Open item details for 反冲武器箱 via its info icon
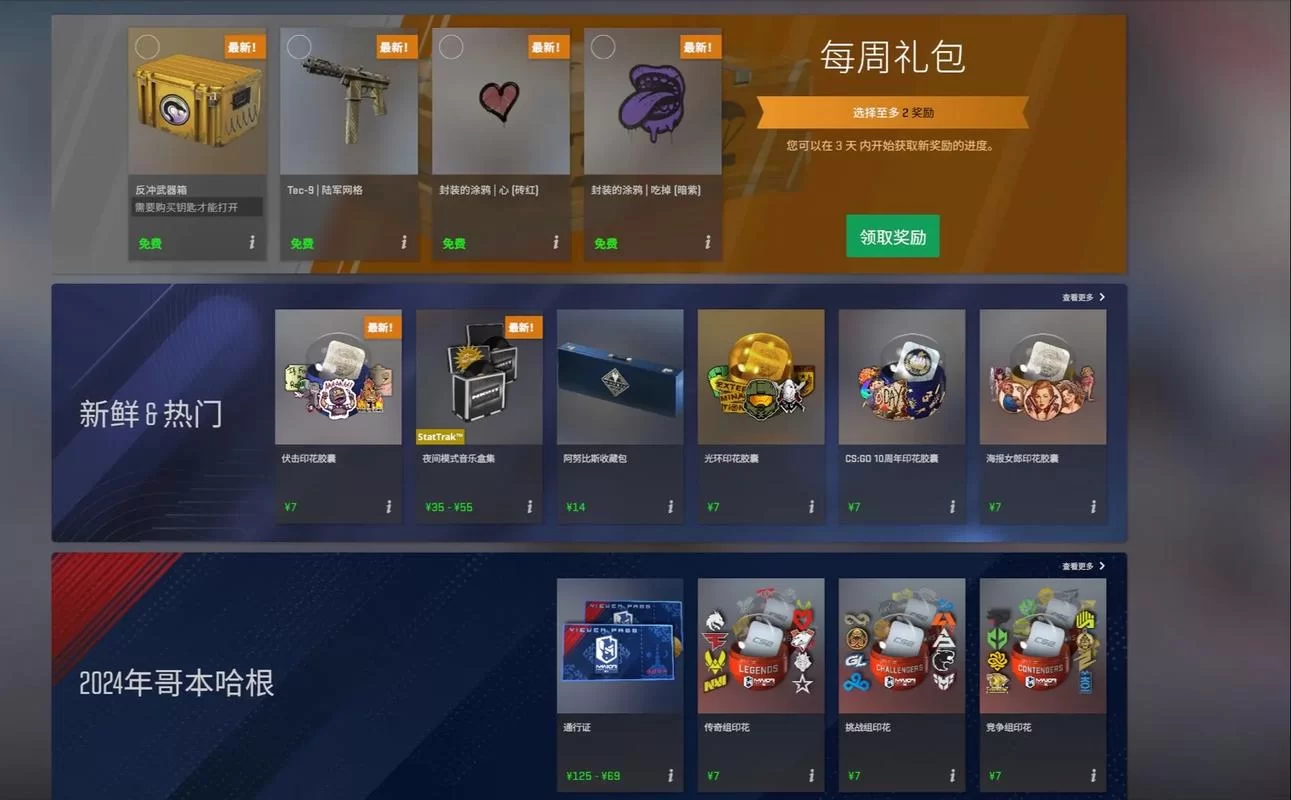This screenshot has width=1291, height=800. (x=253, y=242)
